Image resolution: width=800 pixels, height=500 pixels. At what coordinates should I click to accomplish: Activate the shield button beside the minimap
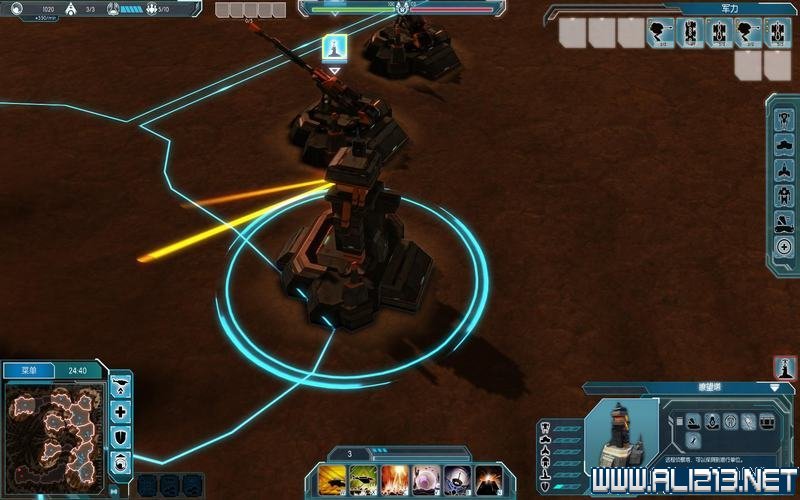tap(121, 436)
